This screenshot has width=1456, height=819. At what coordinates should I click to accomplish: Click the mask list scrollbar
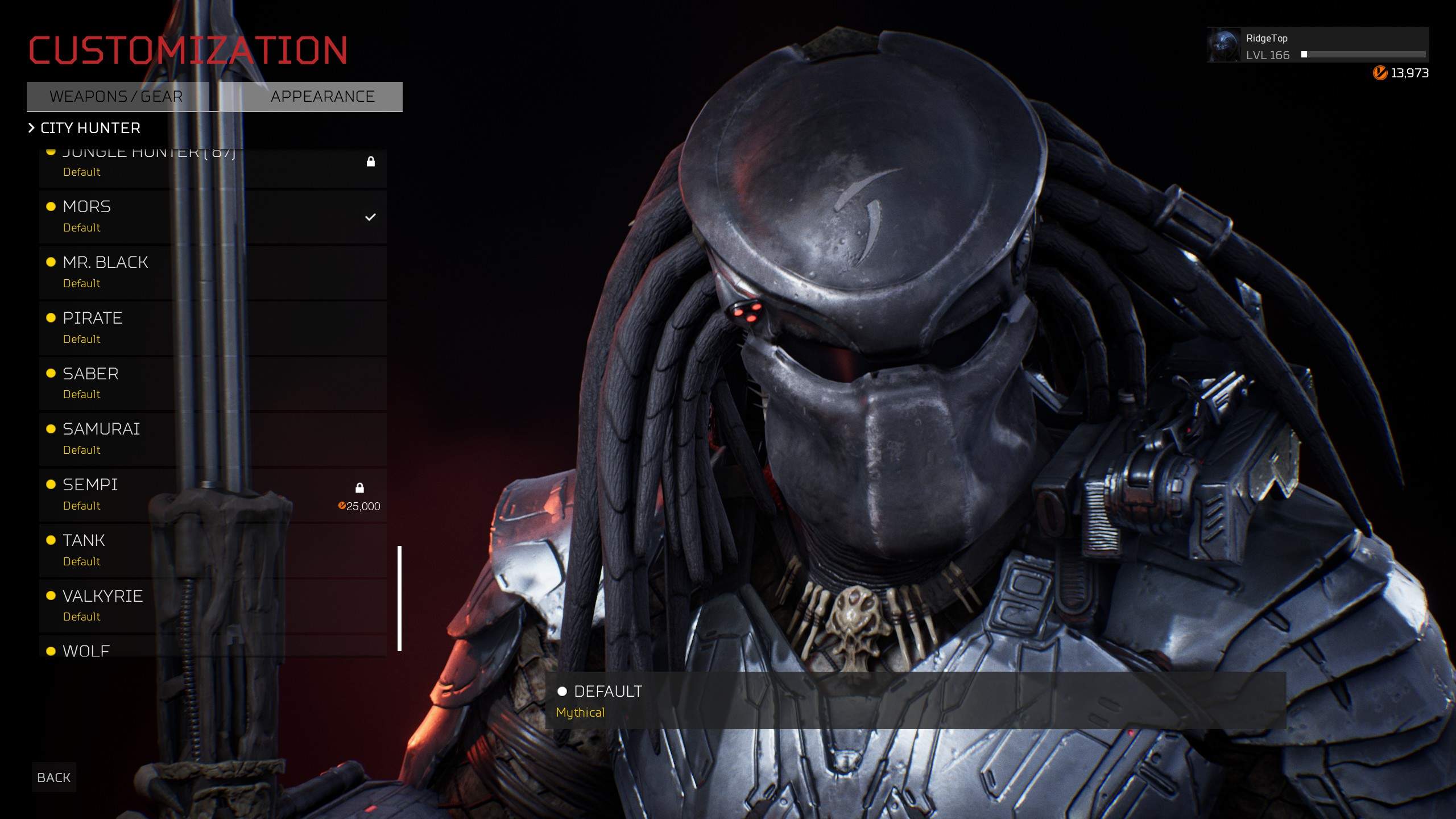tap(400, 598)
